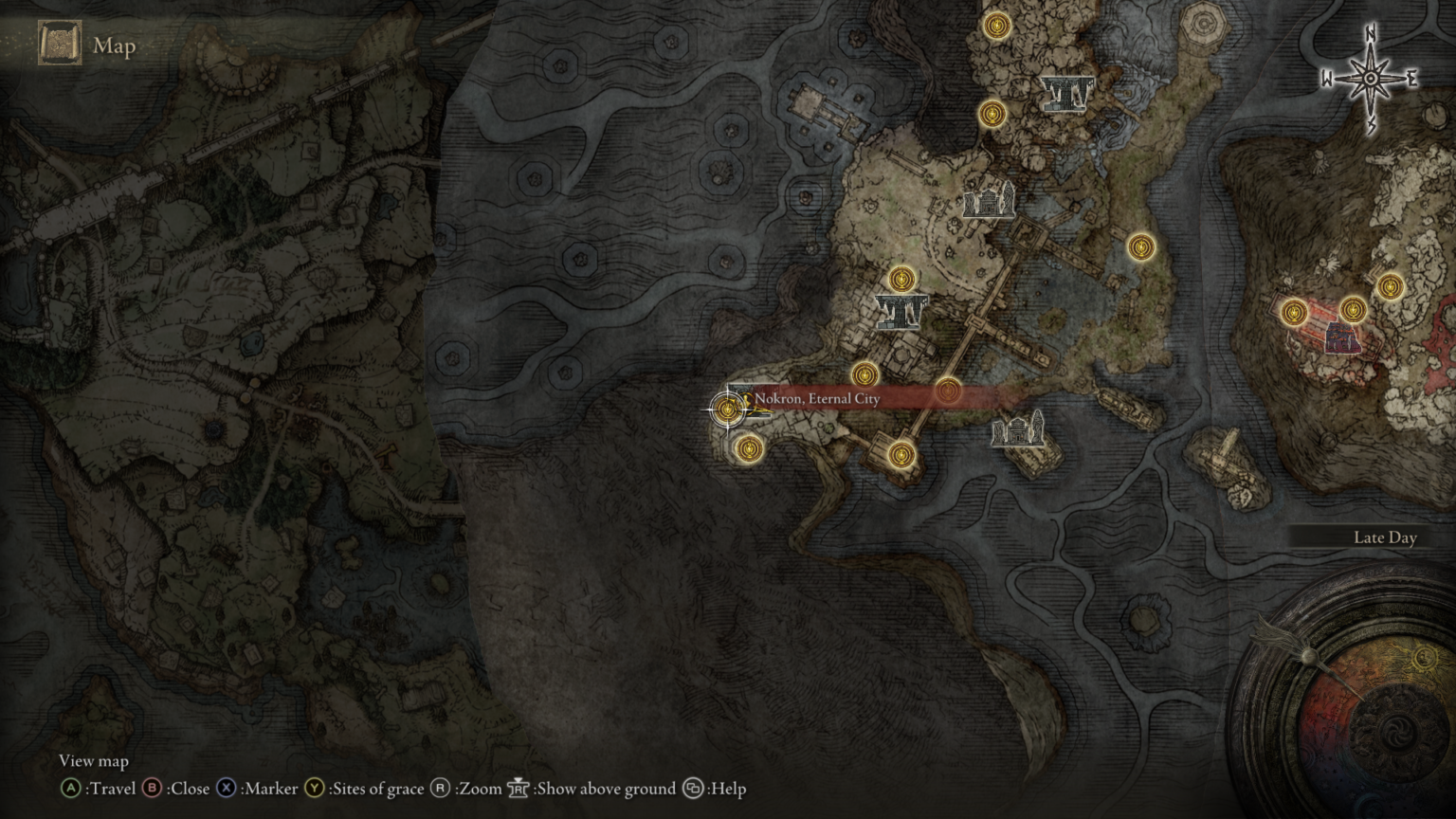The image size is (1456, 819).
Task: Click the "Late Day" time banner
Action: [1384, 537]
